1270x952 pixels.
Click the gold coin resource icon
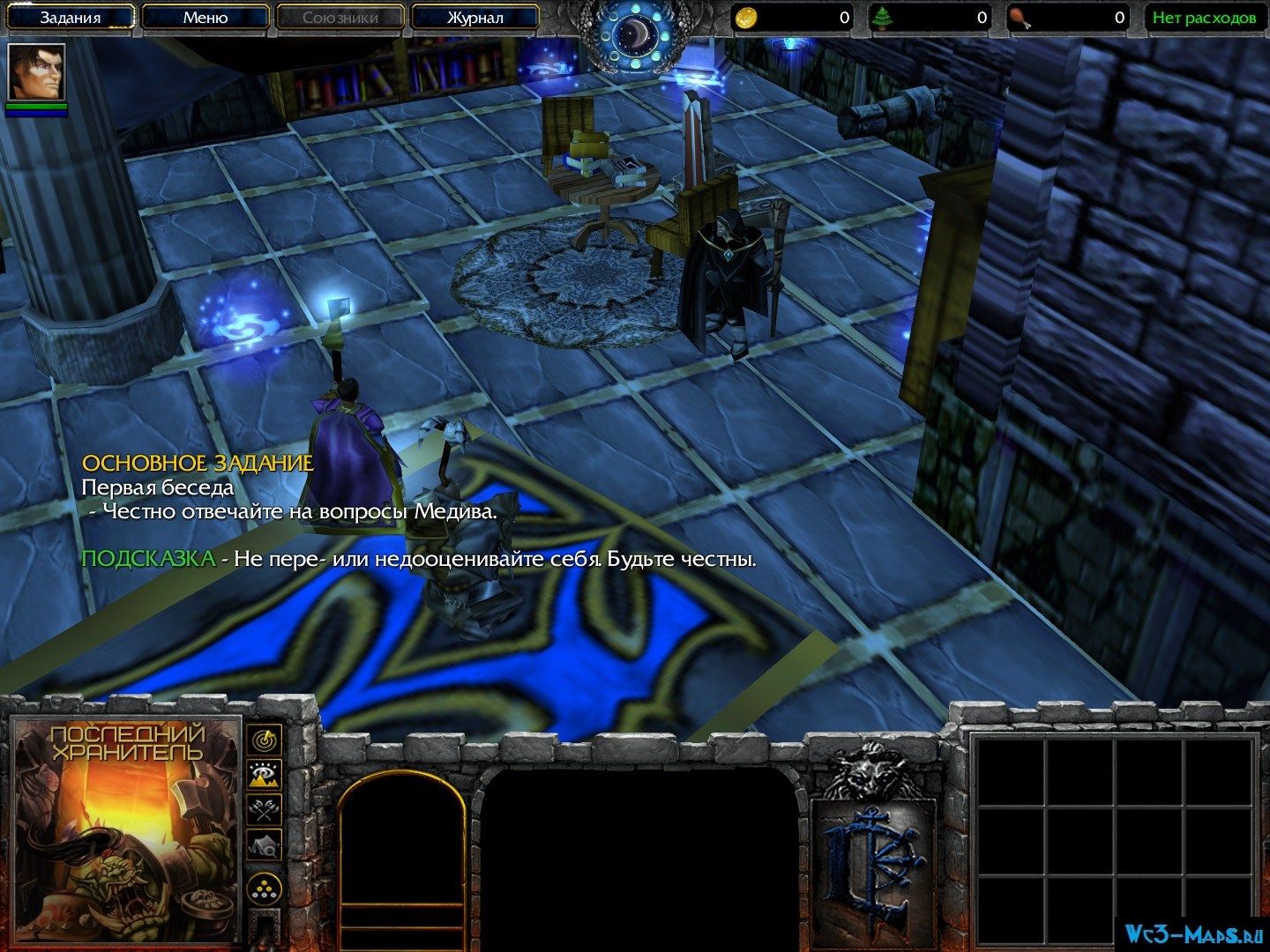pos(748,17)
